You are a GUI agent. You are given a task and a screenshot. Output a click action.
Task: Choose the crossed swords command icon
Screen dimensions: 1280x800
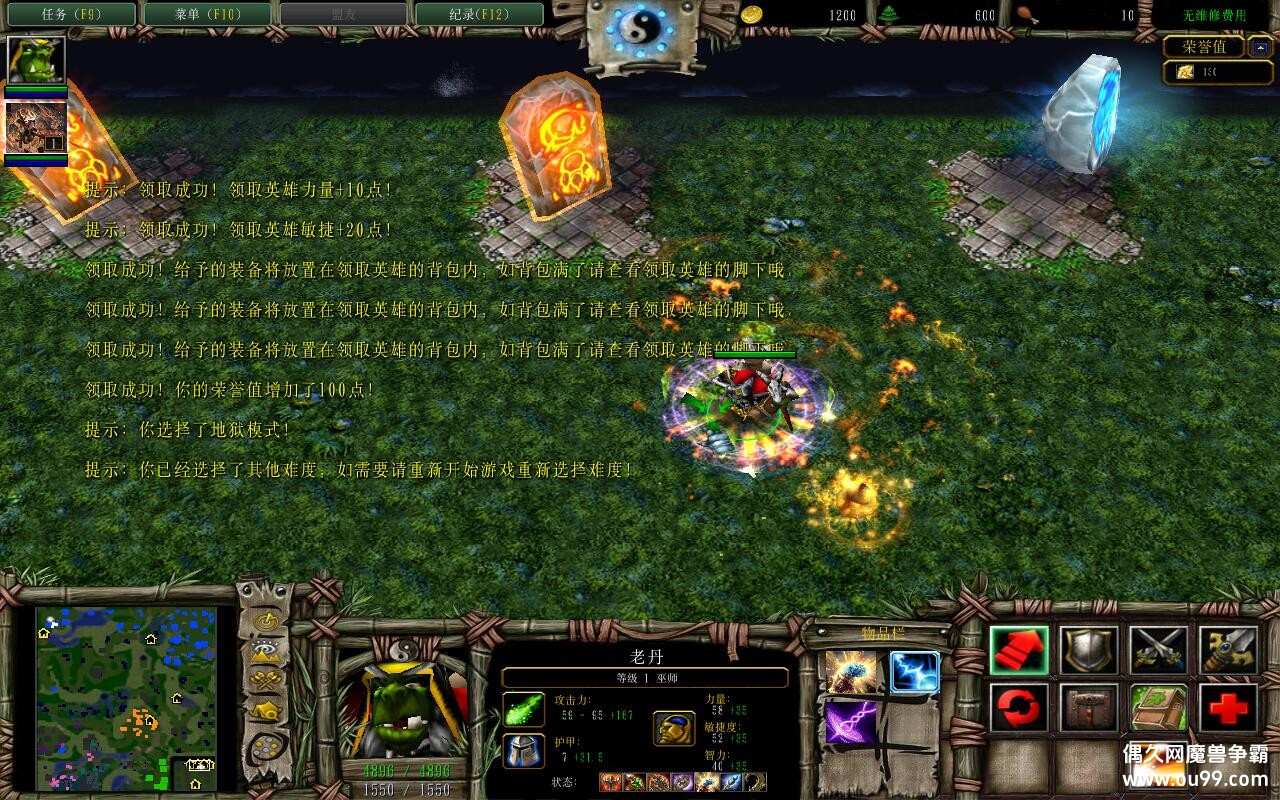(1158, 648)
